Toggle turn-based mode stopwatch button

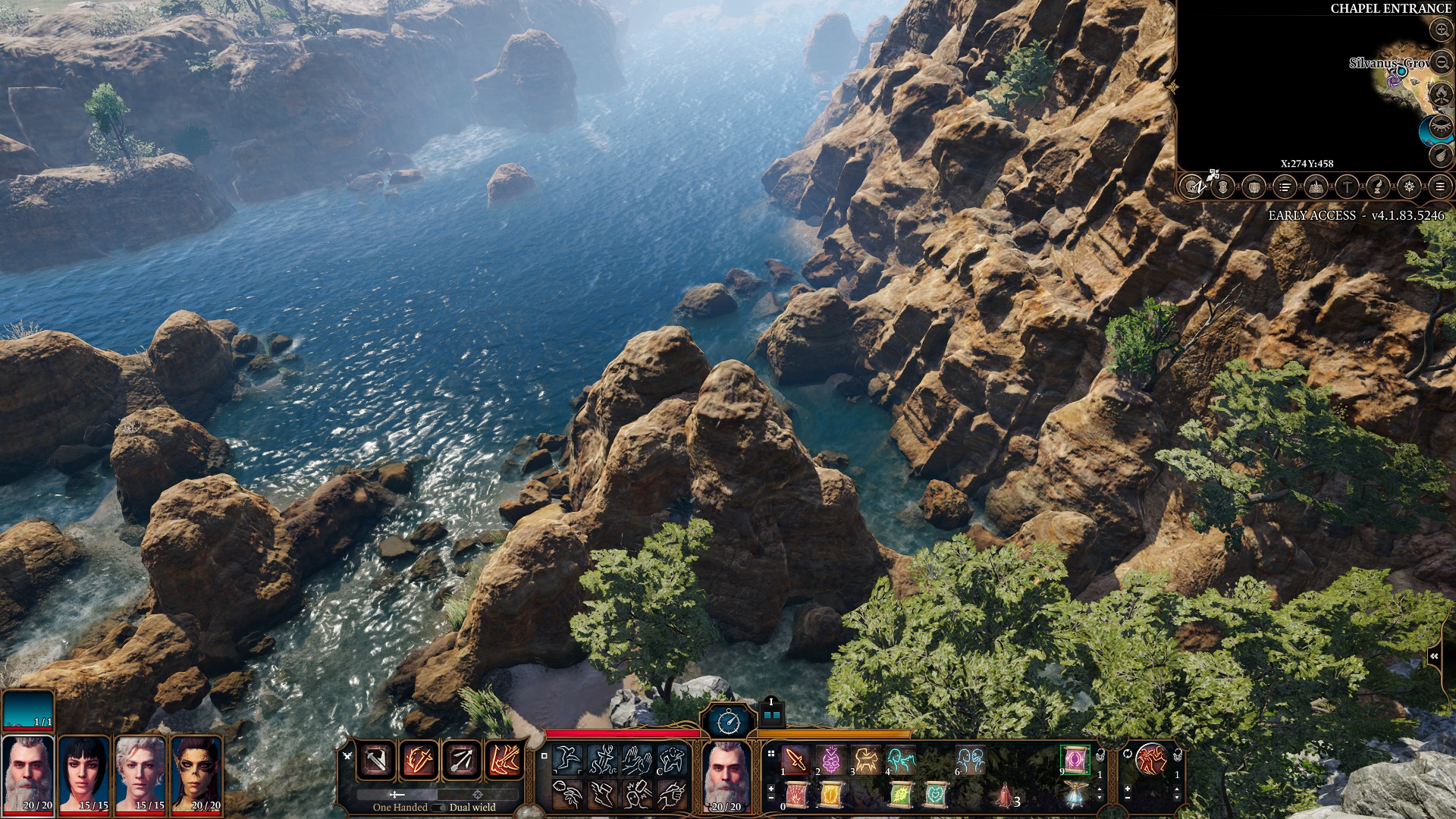[x=728, y=722]
